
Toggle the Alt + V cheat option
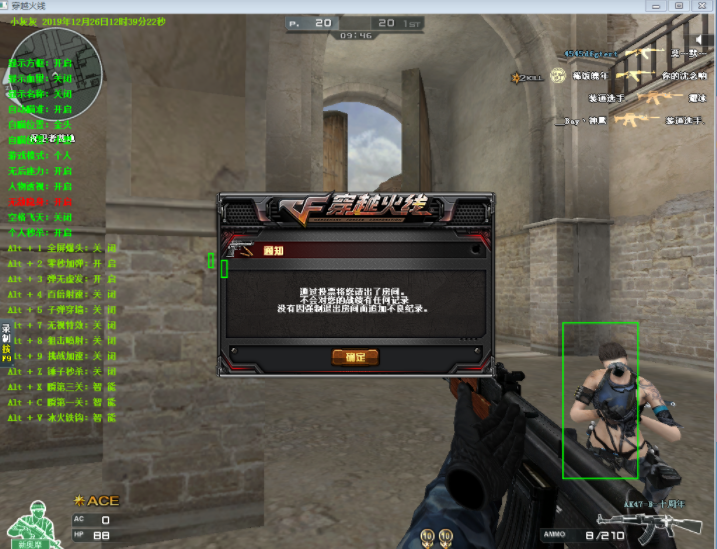click(x=62, y=416)
